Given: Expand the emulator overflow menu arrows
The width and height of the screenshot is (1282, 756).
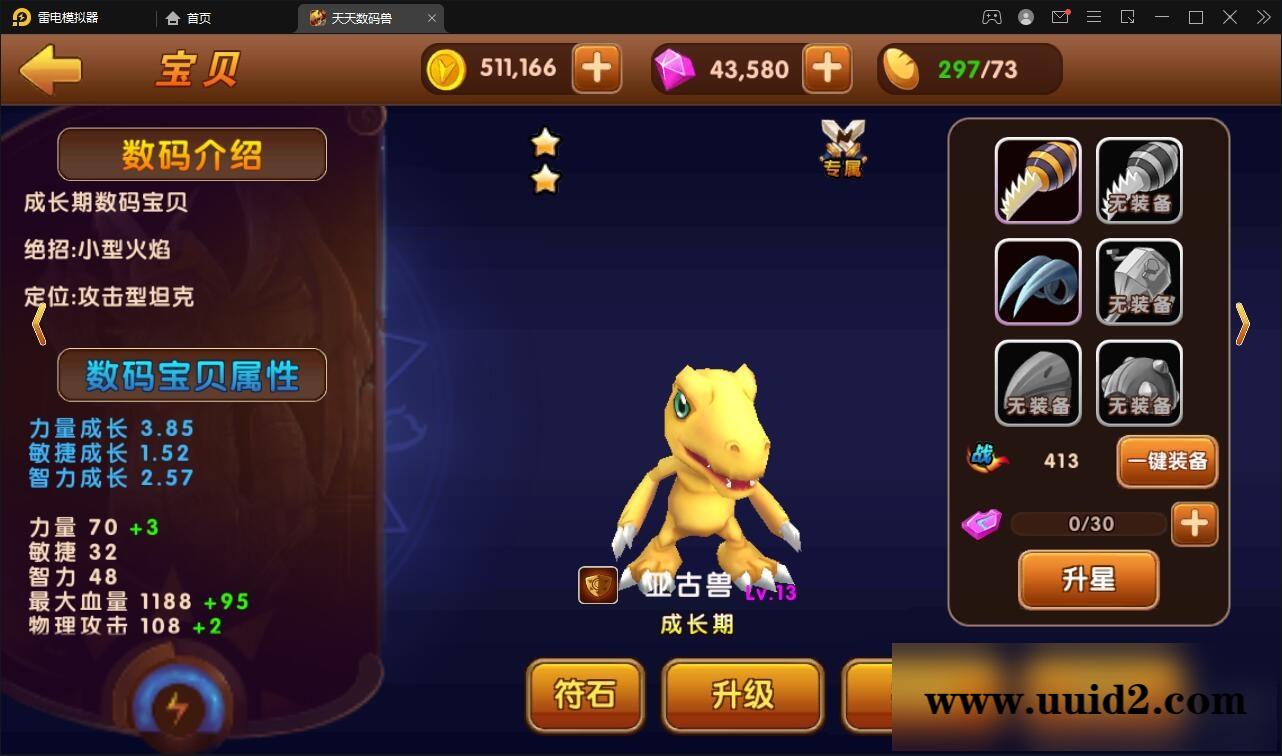Looking at the screenshot, I should [1262, 17].
